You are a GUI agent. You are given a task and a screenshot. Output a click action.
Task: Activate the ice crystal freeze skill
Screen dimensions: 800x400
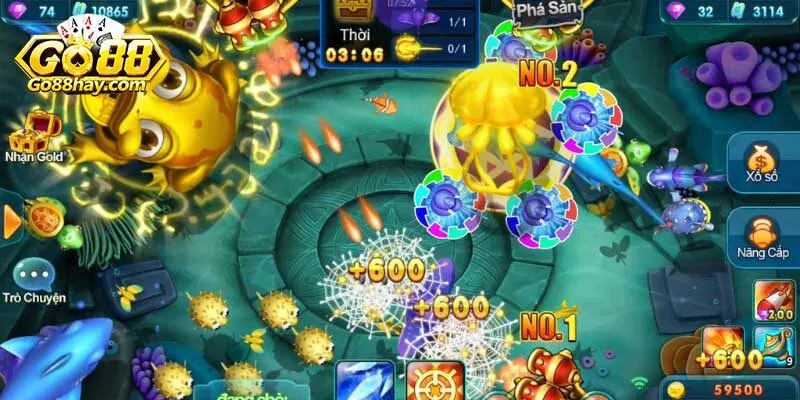pyautogui.click(x=364, y=383)
